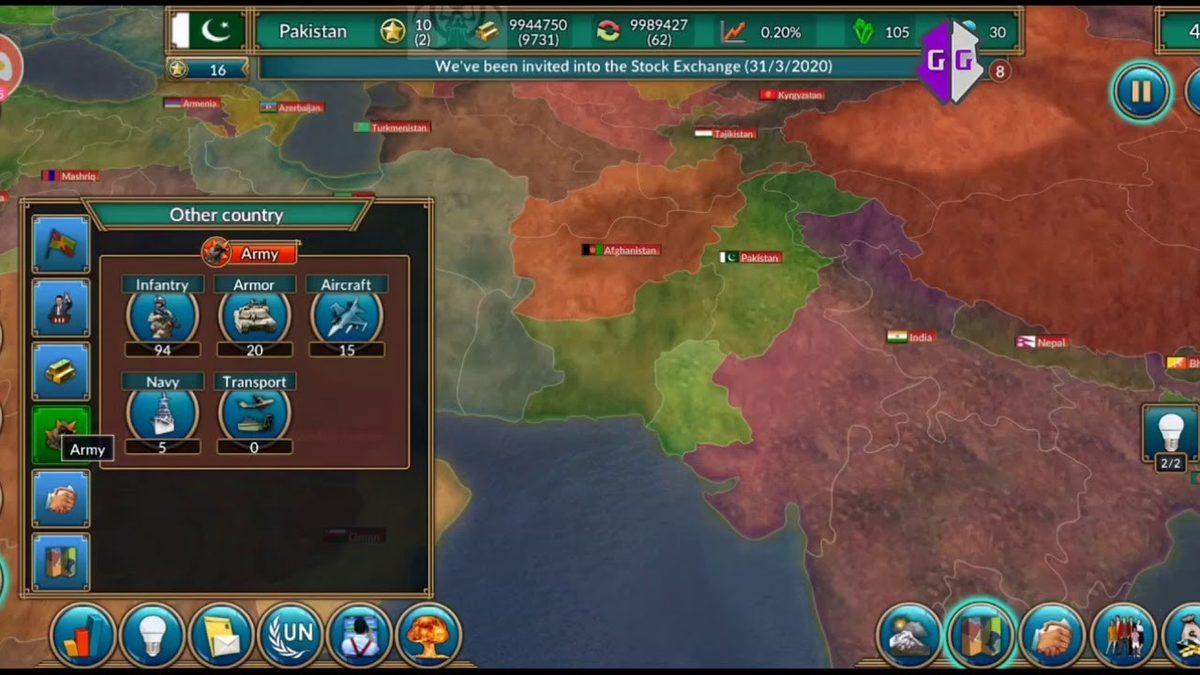Open the envelope messages button
1200x675 pixels.
click(x=222, y=636)
